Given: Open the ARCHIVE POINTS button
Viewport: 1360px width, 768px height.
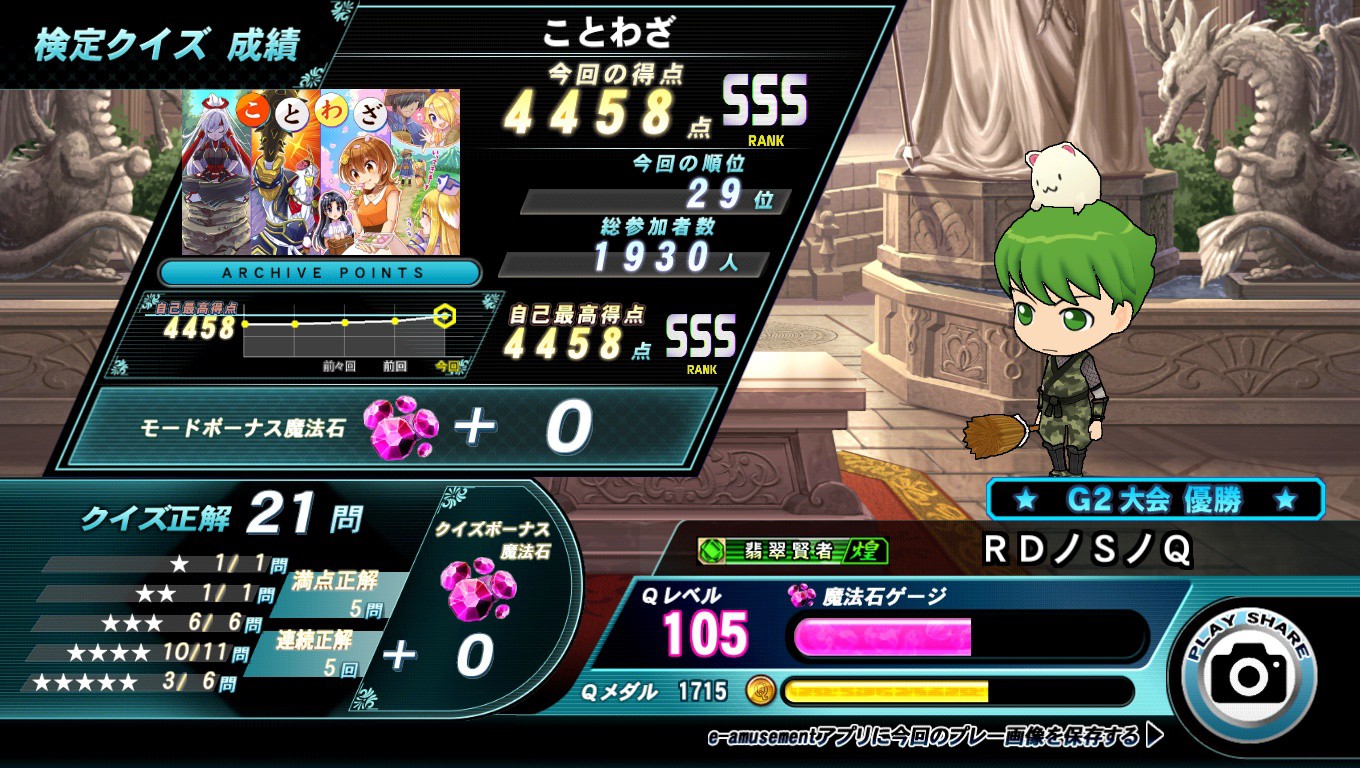Looking at the screenshot, I should click(320, 272).
